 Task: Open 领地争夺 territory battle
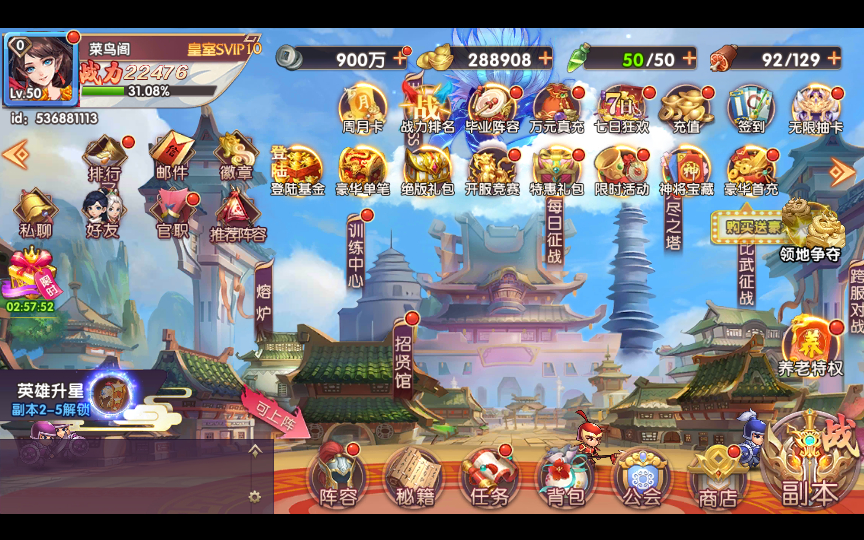pos(811,230)
